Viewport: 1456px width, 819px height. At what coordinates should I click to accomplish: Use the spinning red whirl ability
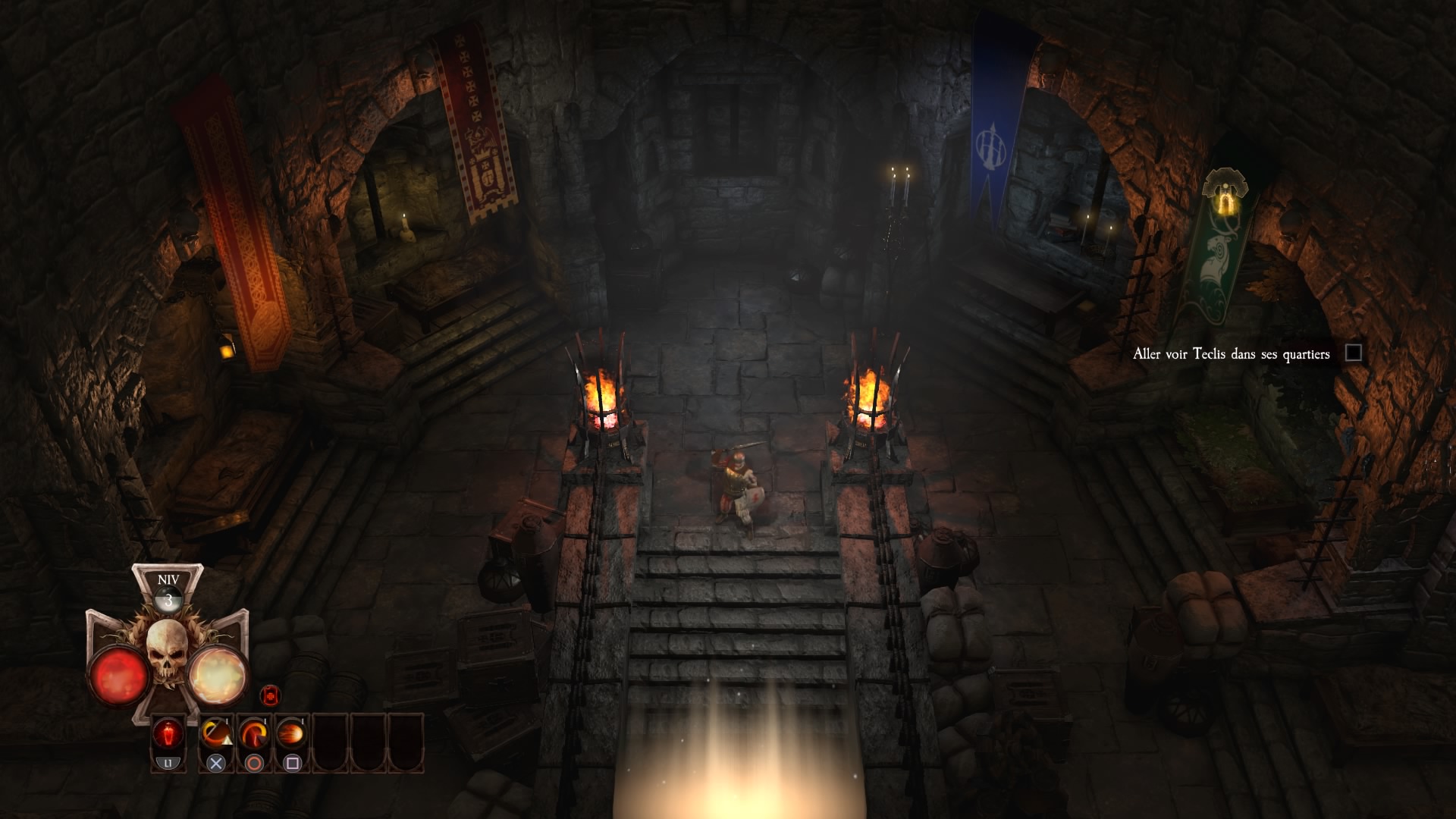click(x=254, y=734)
